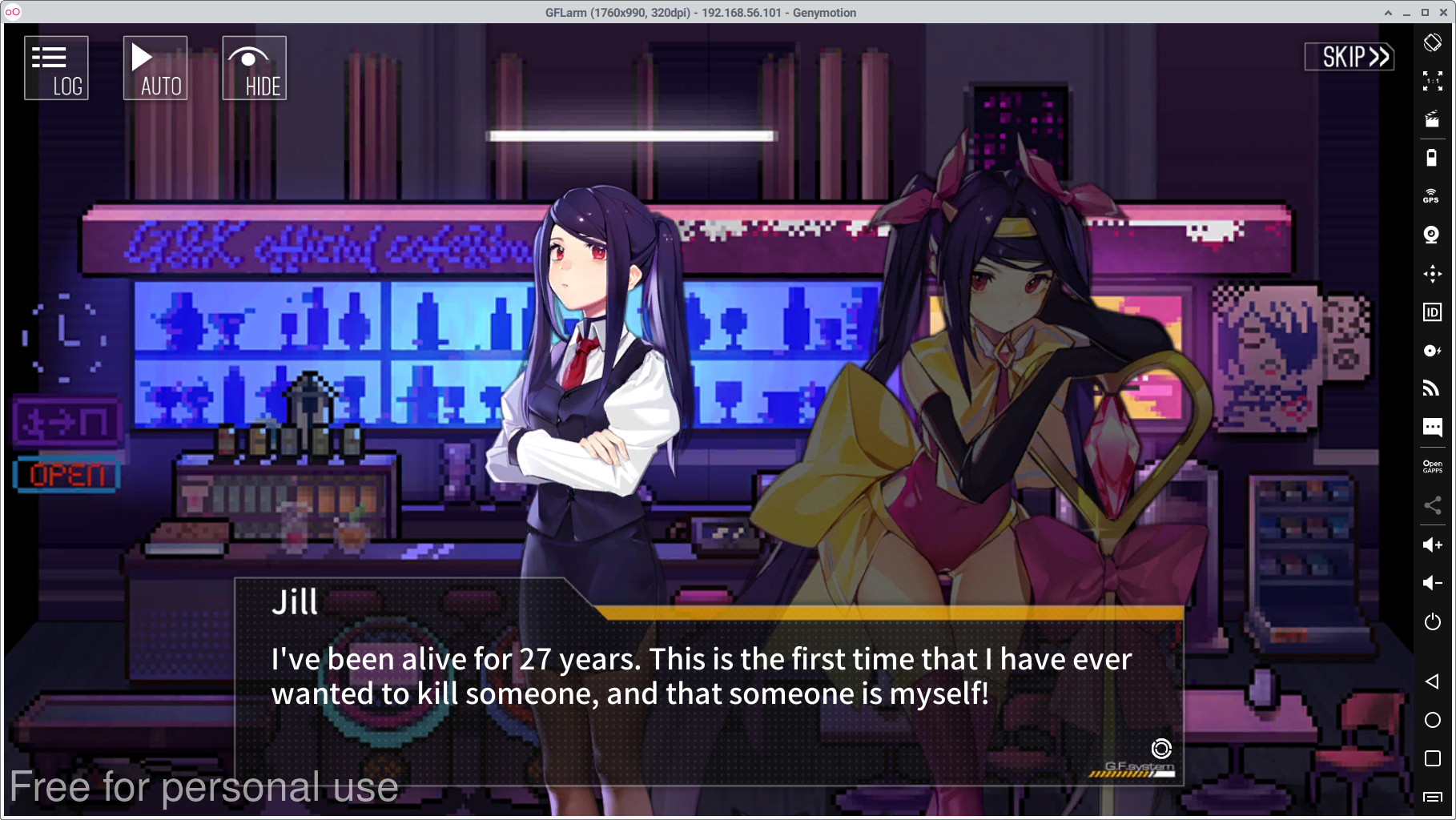Viewport: 1456px width, 820px height.
Task: Close the Genymotion window
Action: click(x=1444, y=12)
